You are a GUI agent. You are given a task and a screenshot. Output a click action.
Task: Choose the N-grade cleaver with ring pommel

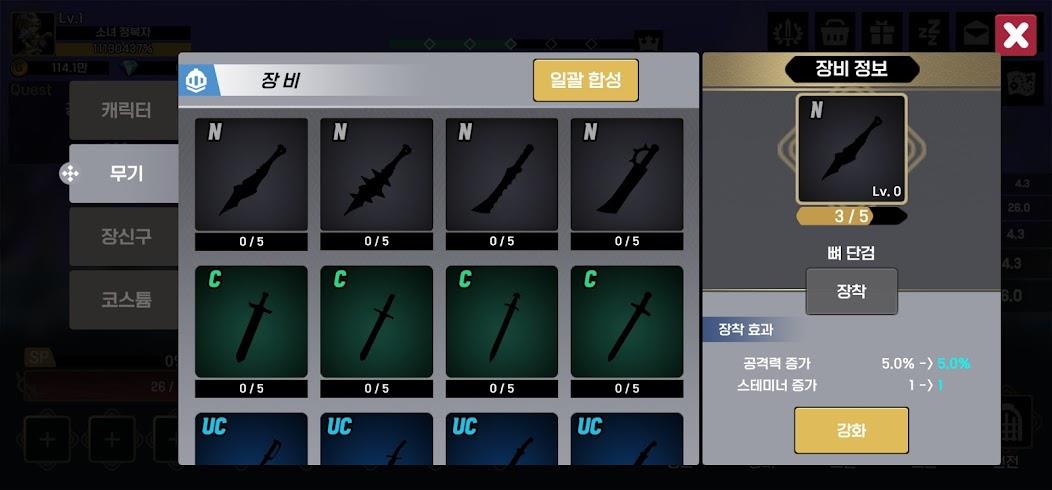(627, 176)
